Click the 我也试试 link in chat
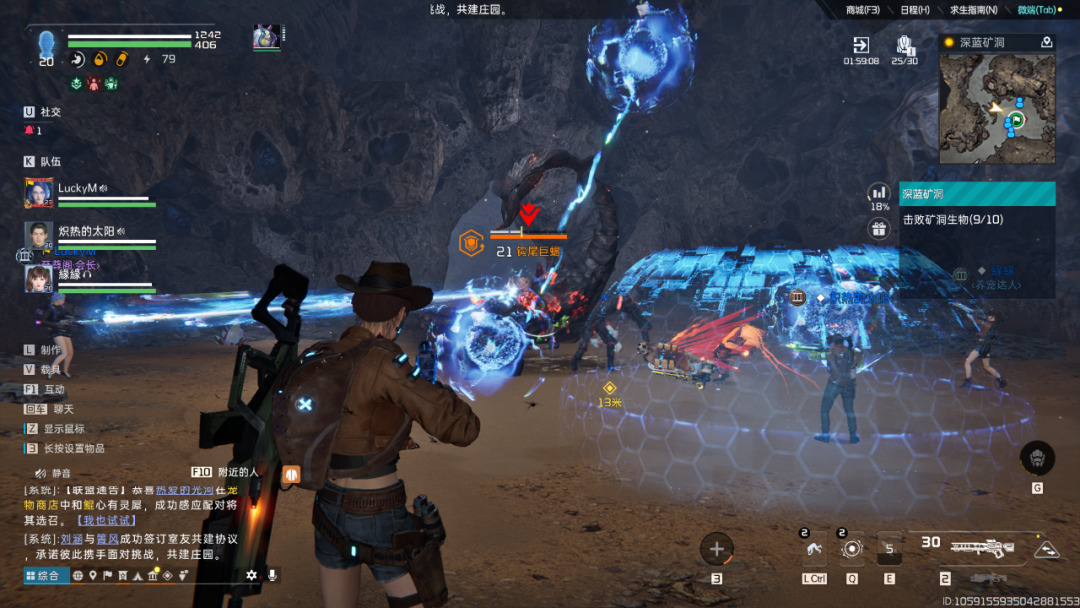Viewport: 1080px width, 608px height. click(x=108, y=520)
